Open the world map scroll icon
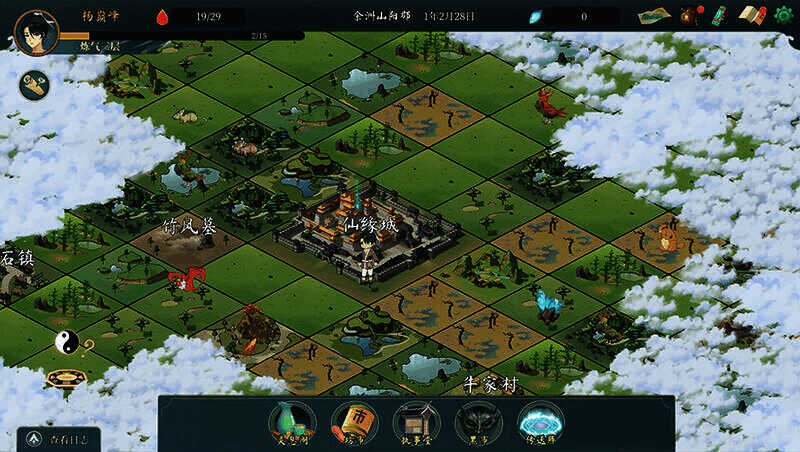Screen dimensions: 800x452 (654, 16)
